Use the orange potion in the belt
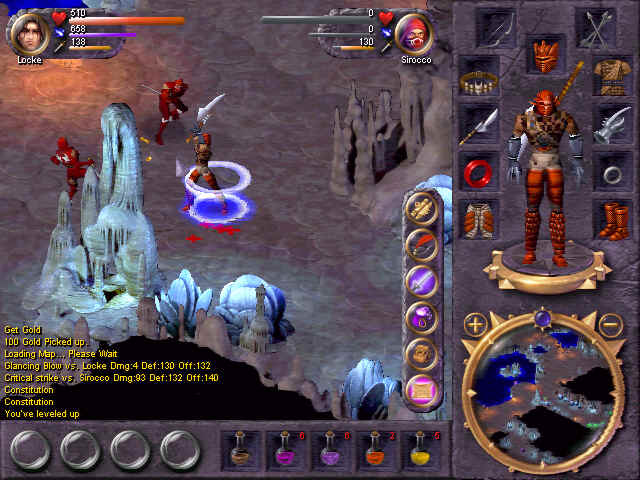This screenshot has width=640, height=480. point(376,450)
